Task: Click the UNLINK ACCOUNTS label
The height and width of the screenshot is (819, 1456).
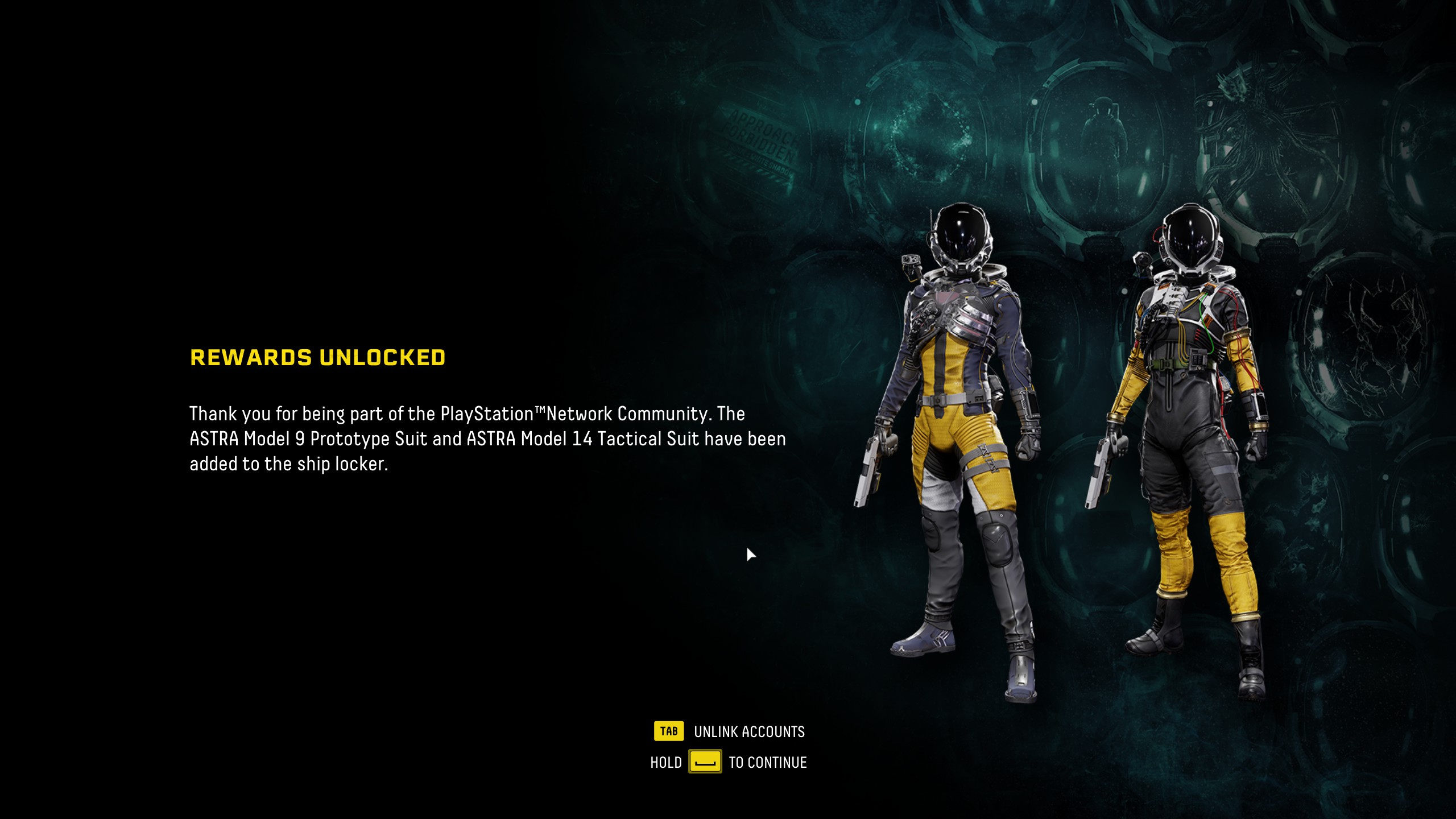Action: 748,733
